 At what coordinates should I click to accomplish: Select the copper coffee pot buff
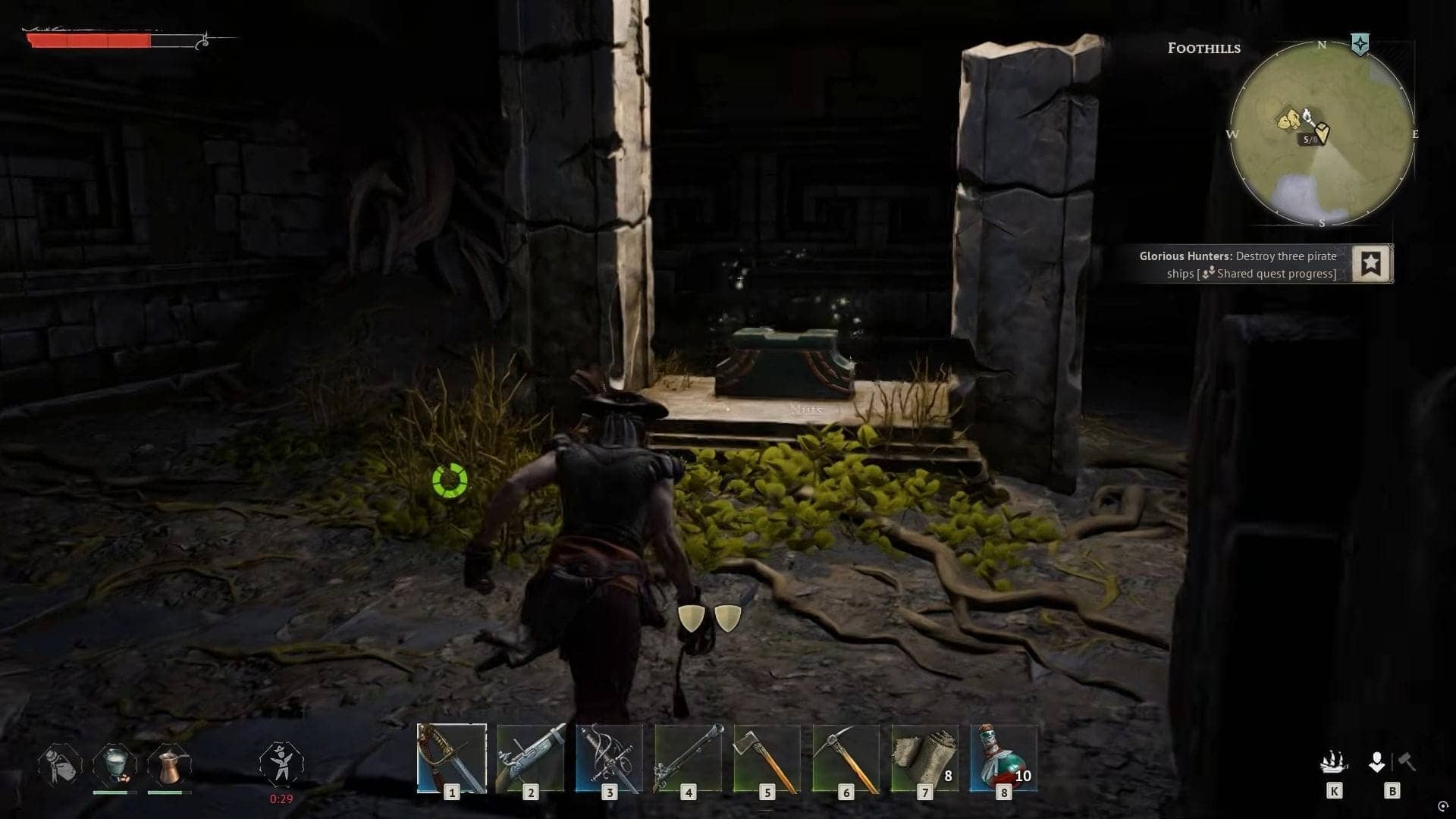[x=169, y=764]
